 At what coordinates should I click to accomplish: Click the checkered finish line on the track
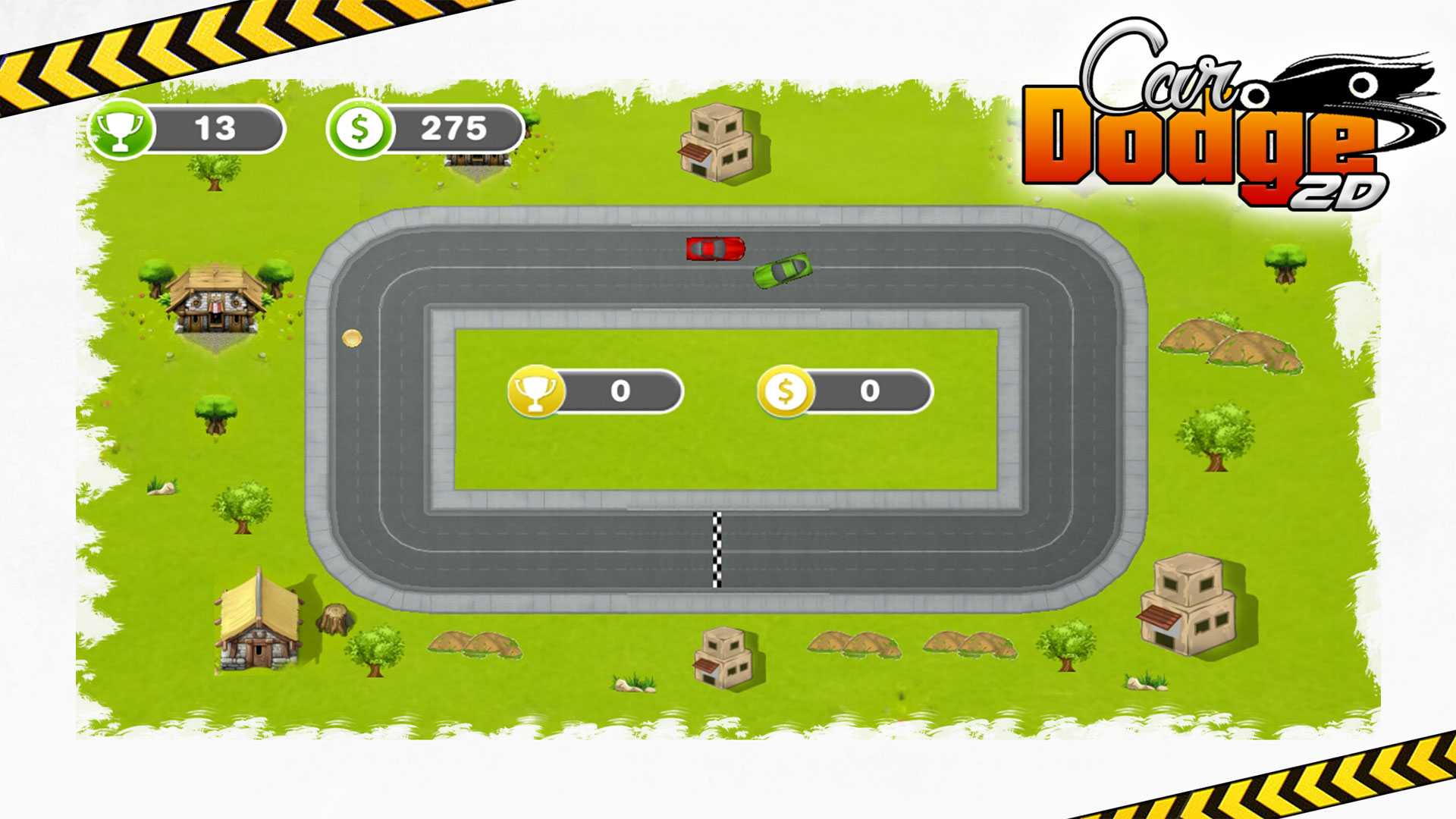tap(716, 550)
